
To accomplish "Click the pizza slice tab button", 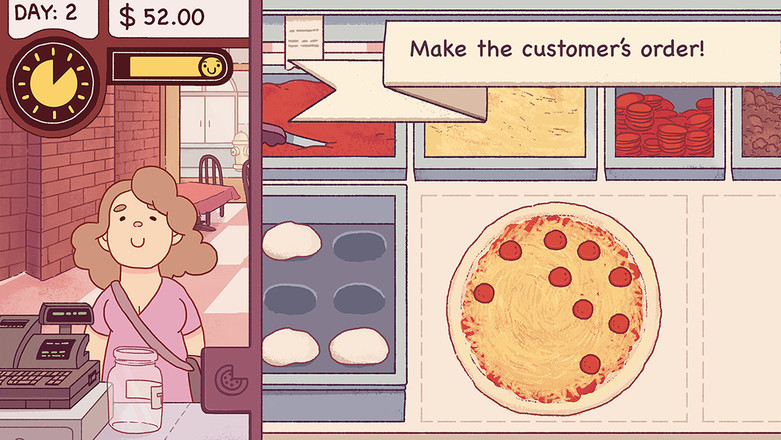I will point(228,378).
